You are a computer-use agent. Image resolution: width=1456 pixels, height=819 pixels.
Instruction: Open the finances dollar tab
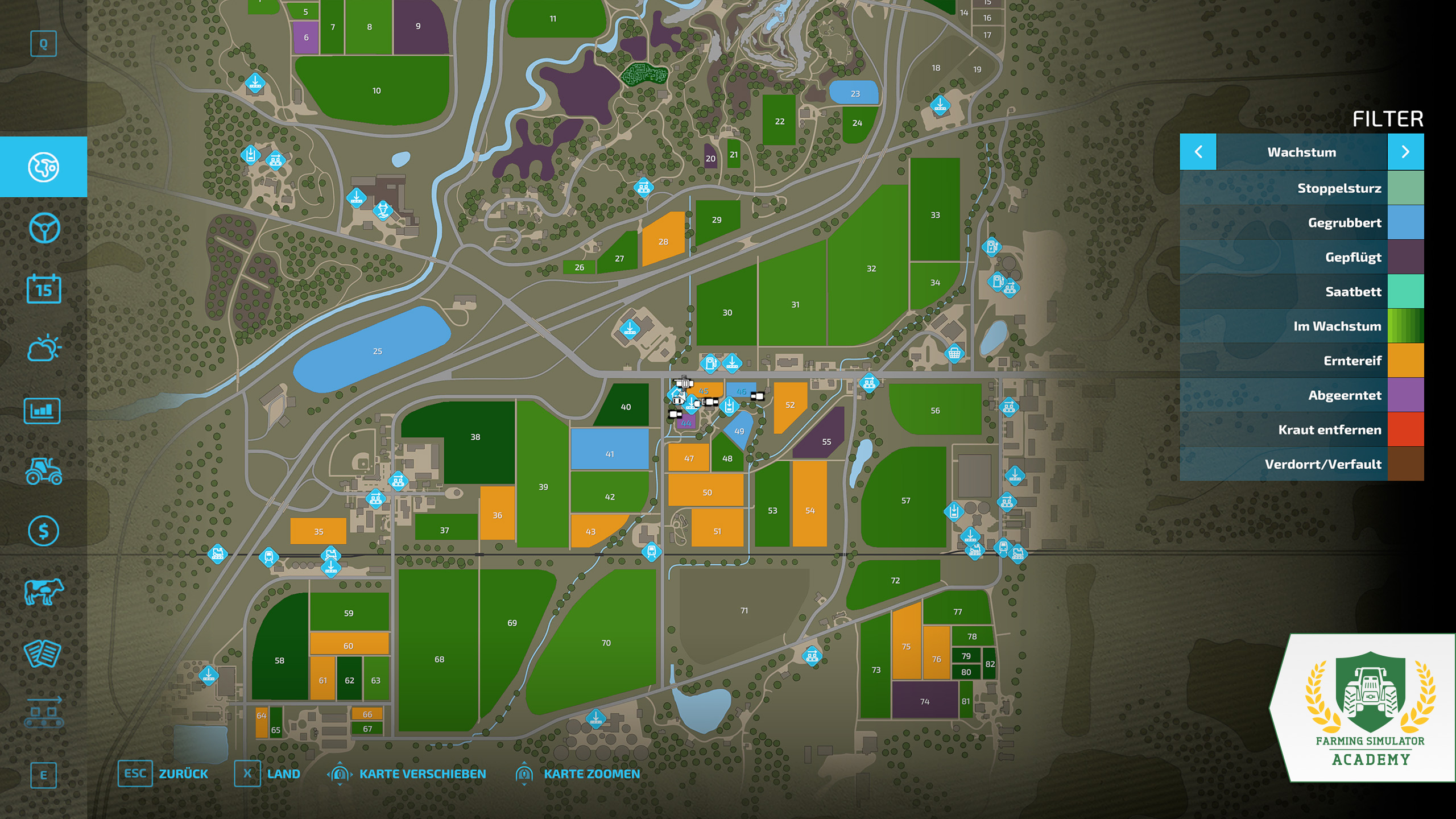(43, 531)
